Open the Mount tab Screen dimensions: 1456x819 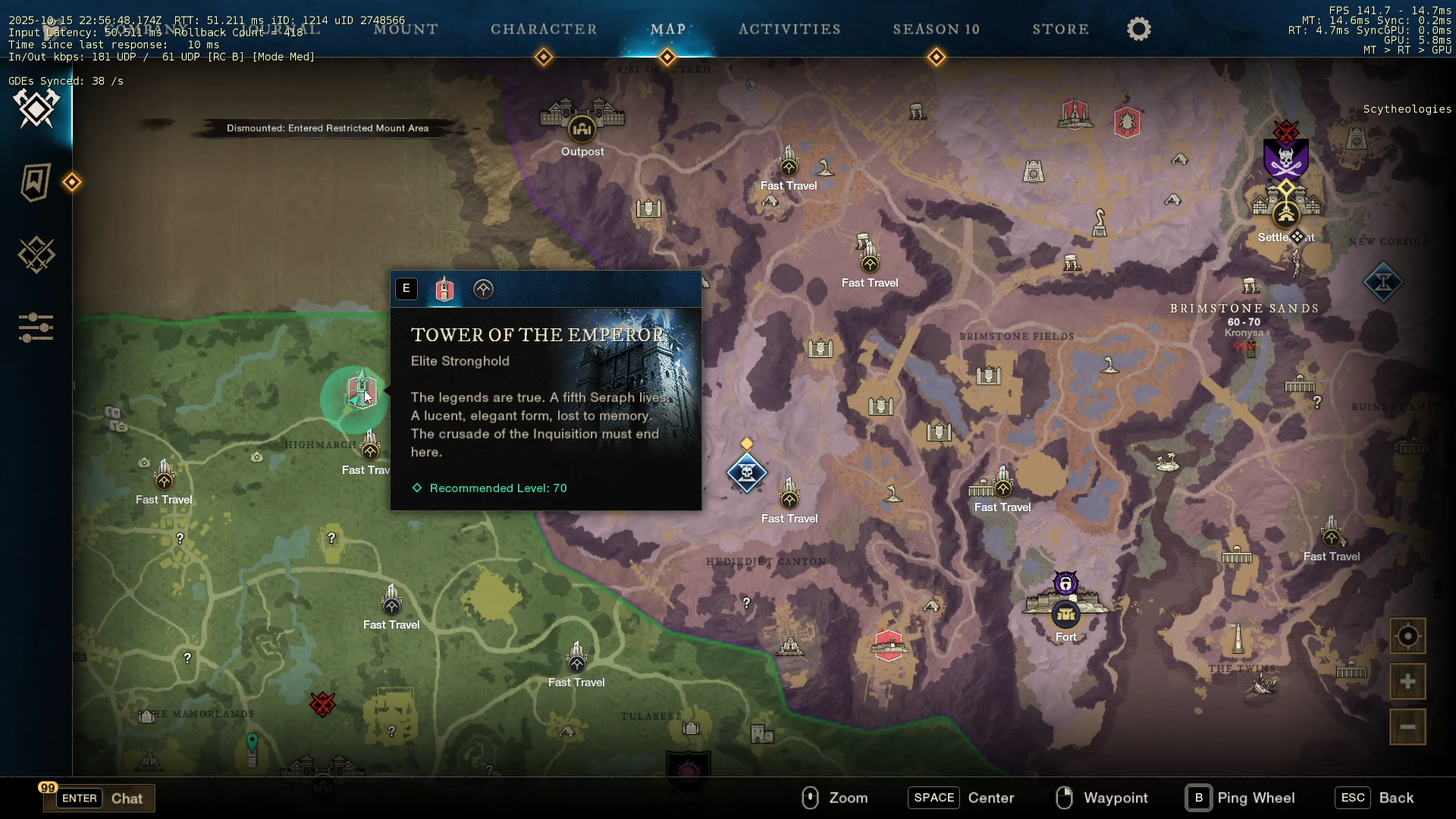pos(406,30)
